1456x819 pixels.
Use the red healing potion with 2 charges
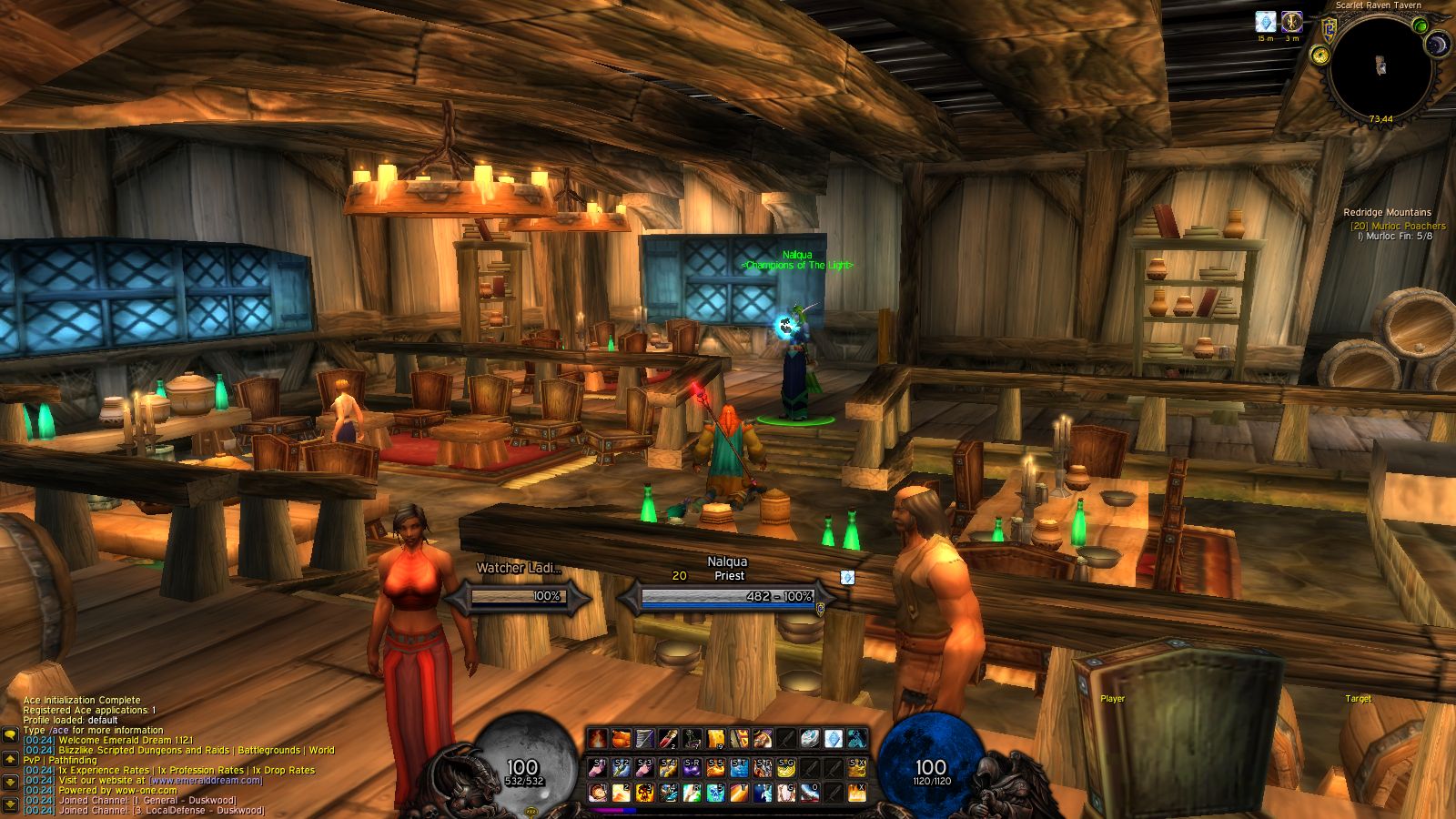coord(668,737)
